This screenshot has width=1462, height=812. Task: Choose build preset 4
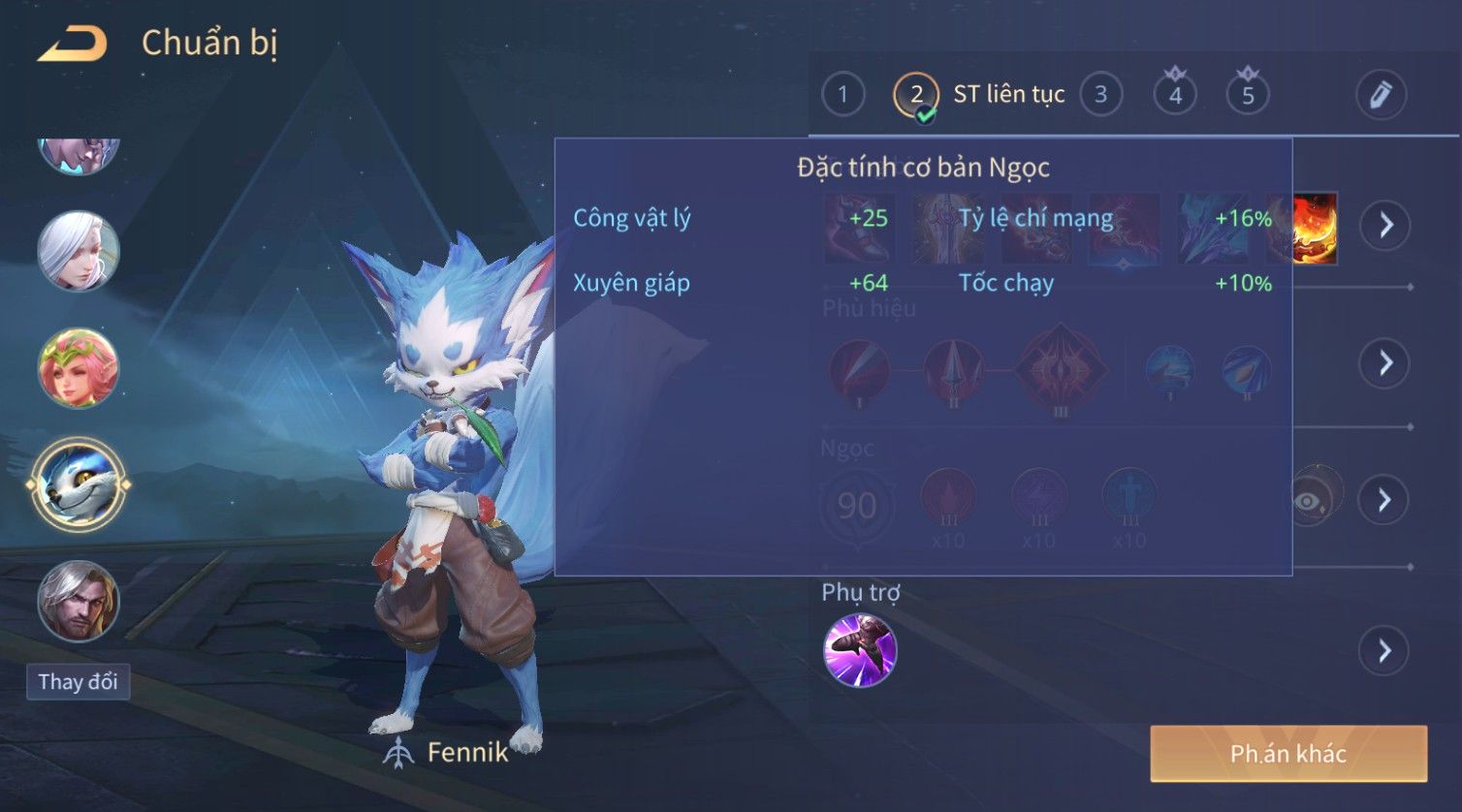[x=1175, y=95]
